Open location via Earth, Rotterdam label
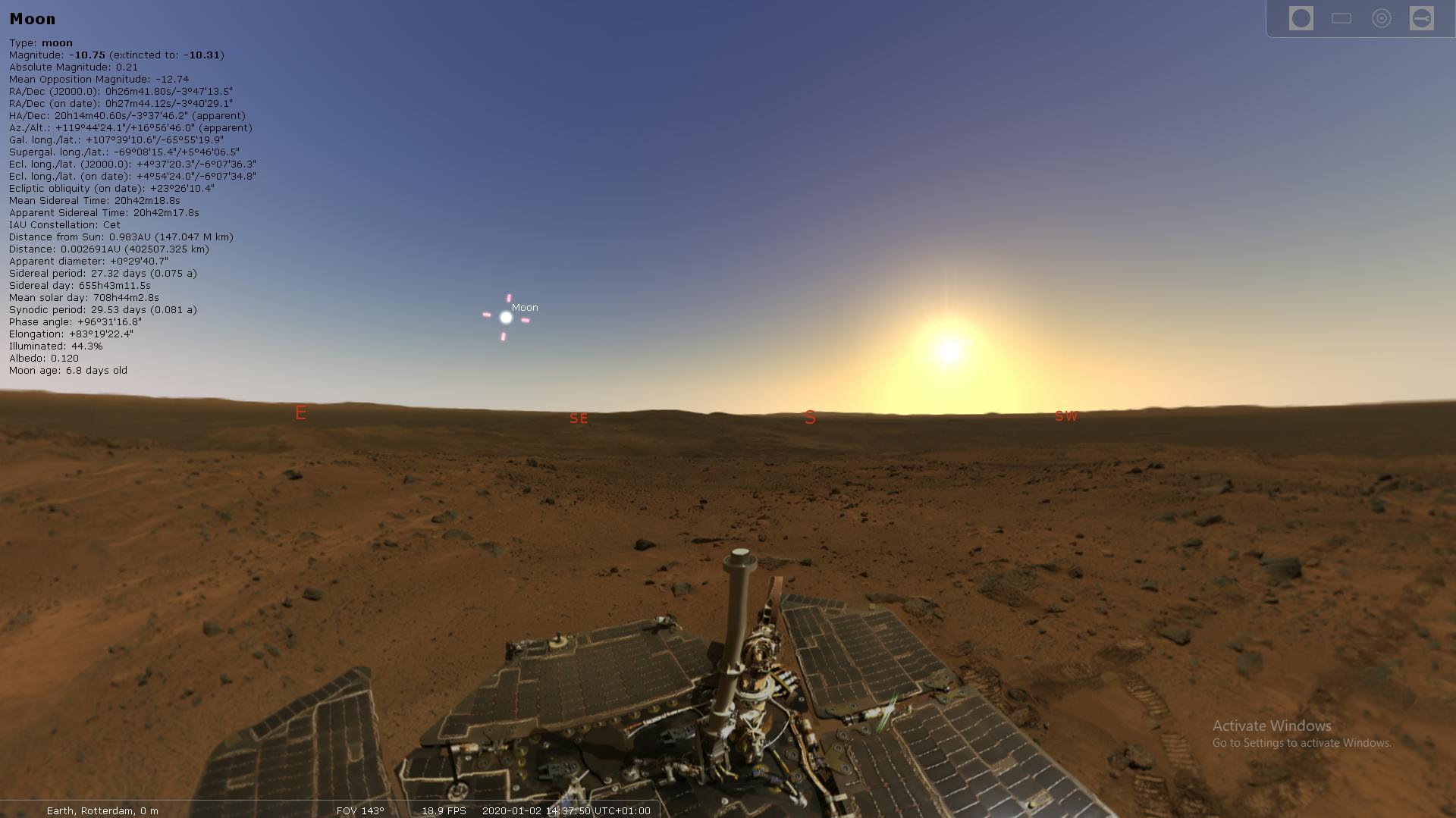 tap(102, 810)
